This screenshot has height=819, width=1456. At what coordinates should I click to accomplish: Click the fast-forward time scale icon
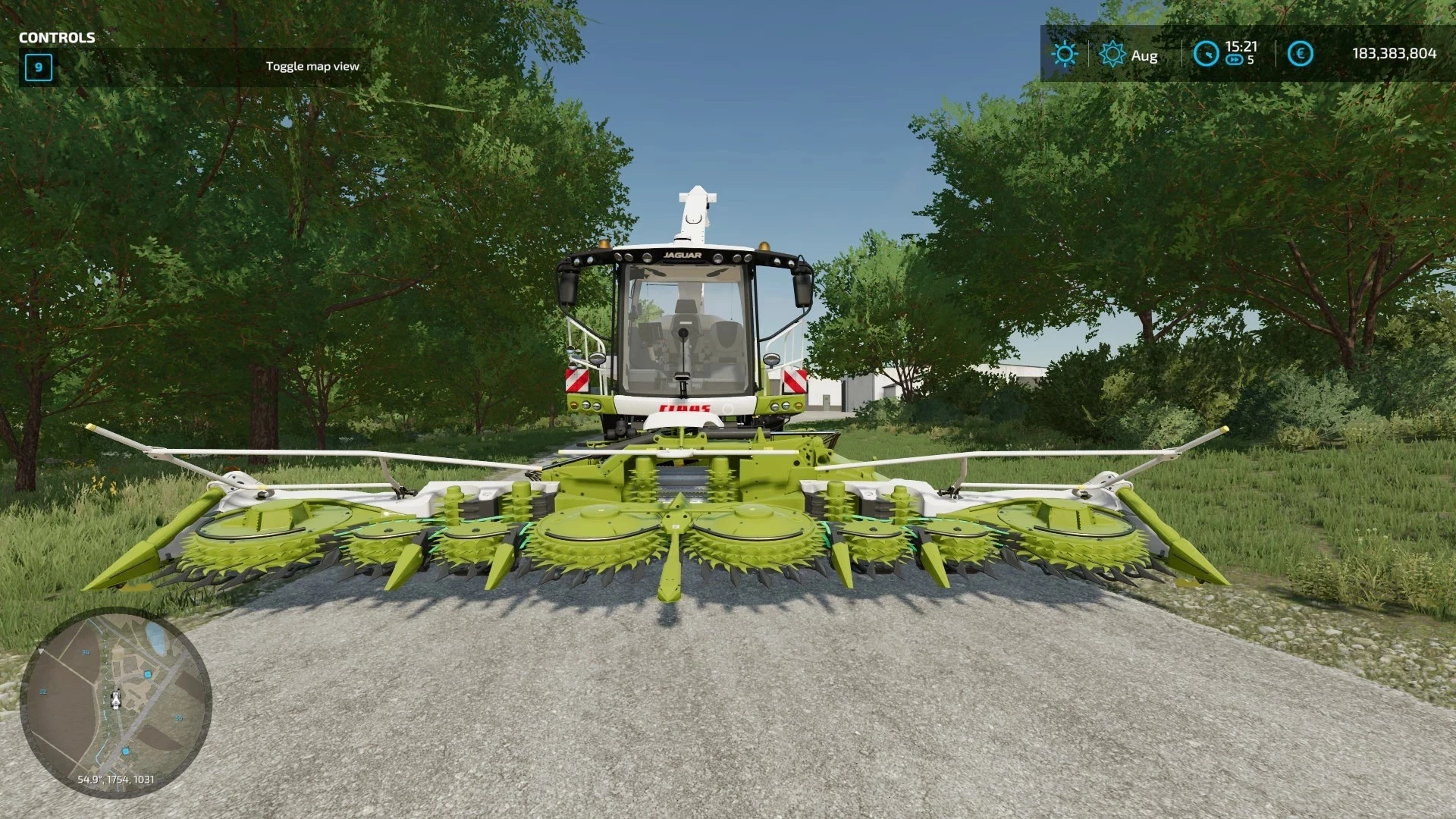click(1235, 59)
